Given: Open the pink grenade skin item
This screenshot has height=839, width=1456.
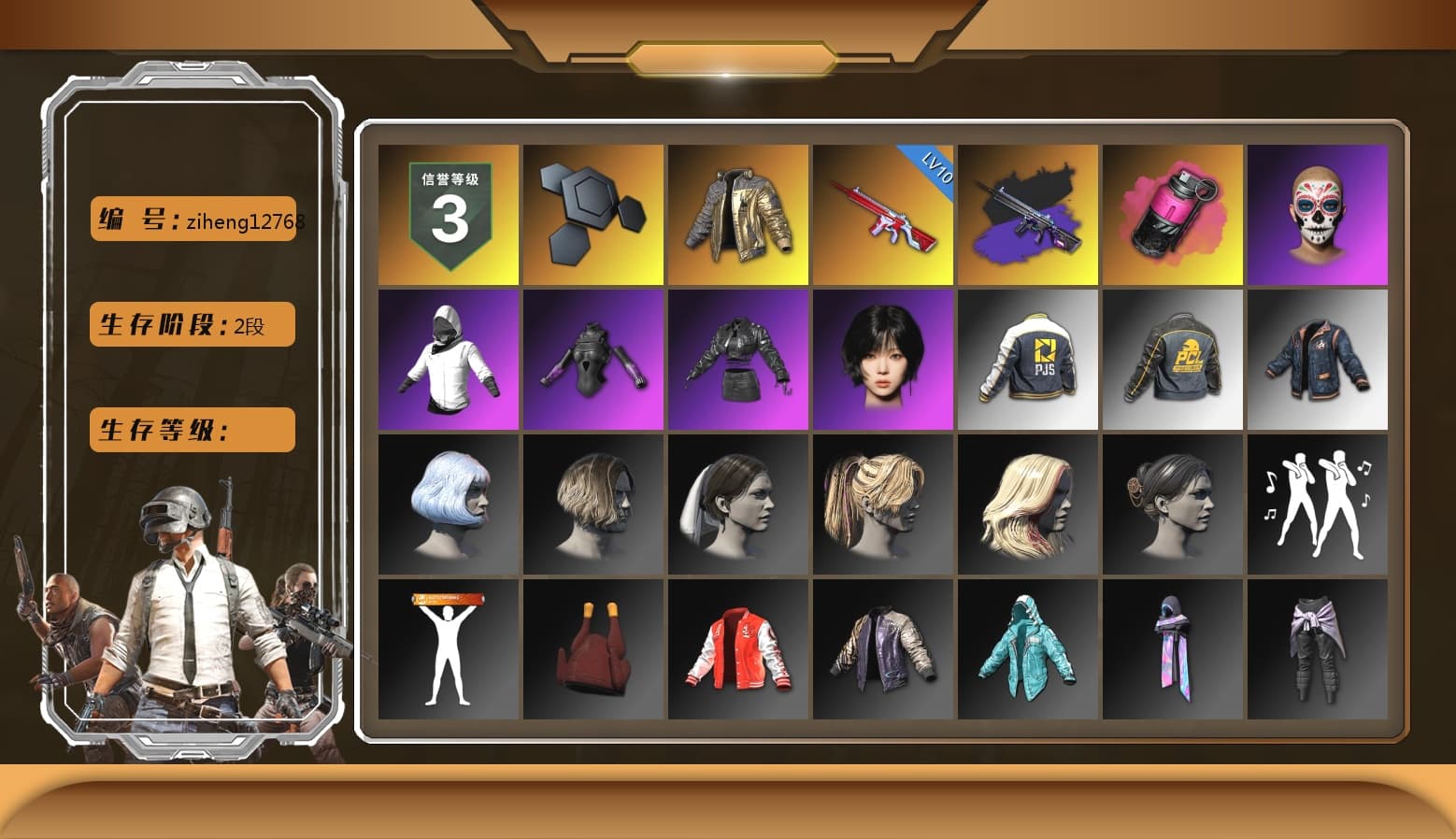Looking at the screenshot, I should 1173,213.
